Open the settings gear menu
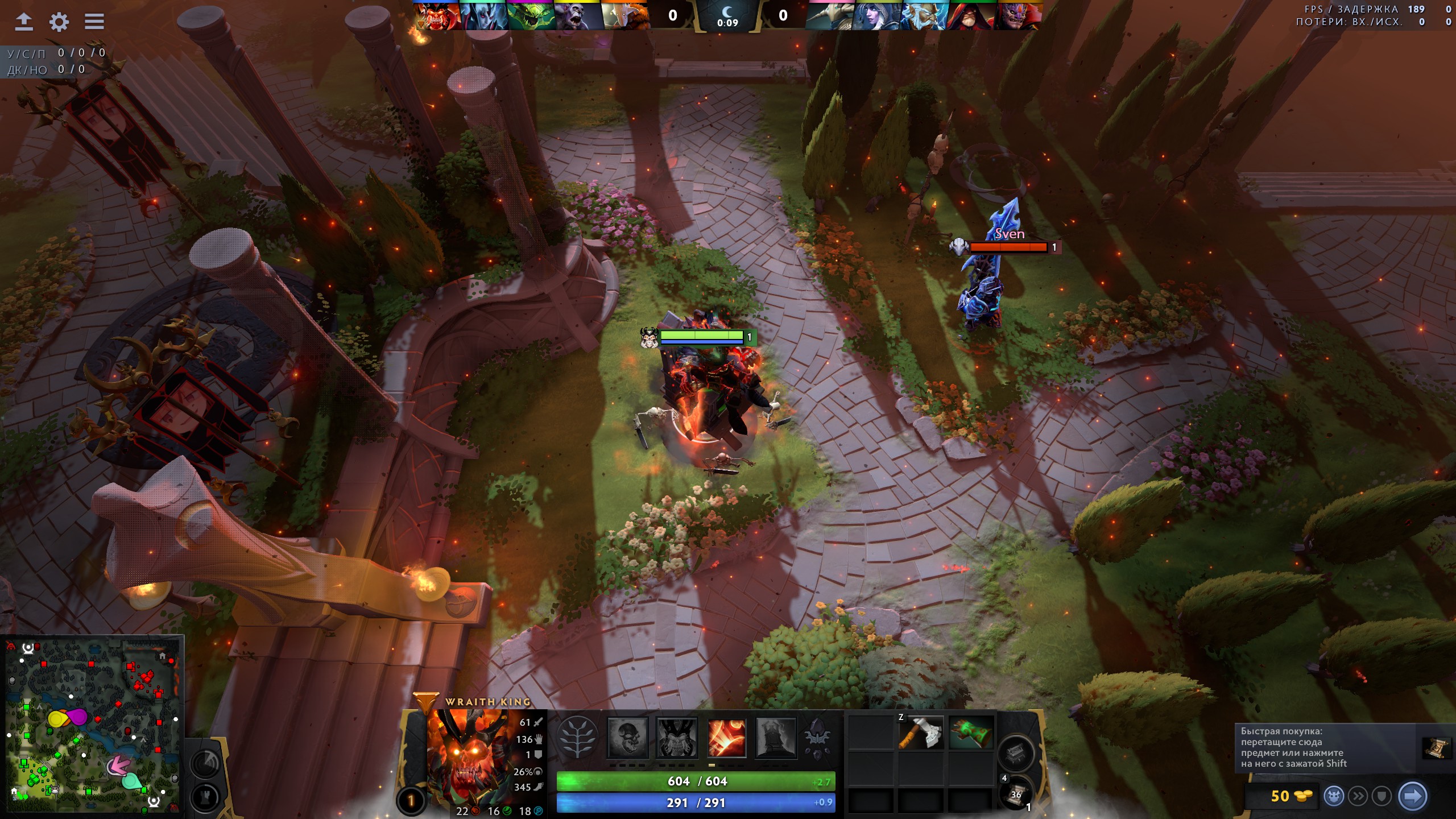This screenshot has width=1456, height=819. tap(60, 21)
